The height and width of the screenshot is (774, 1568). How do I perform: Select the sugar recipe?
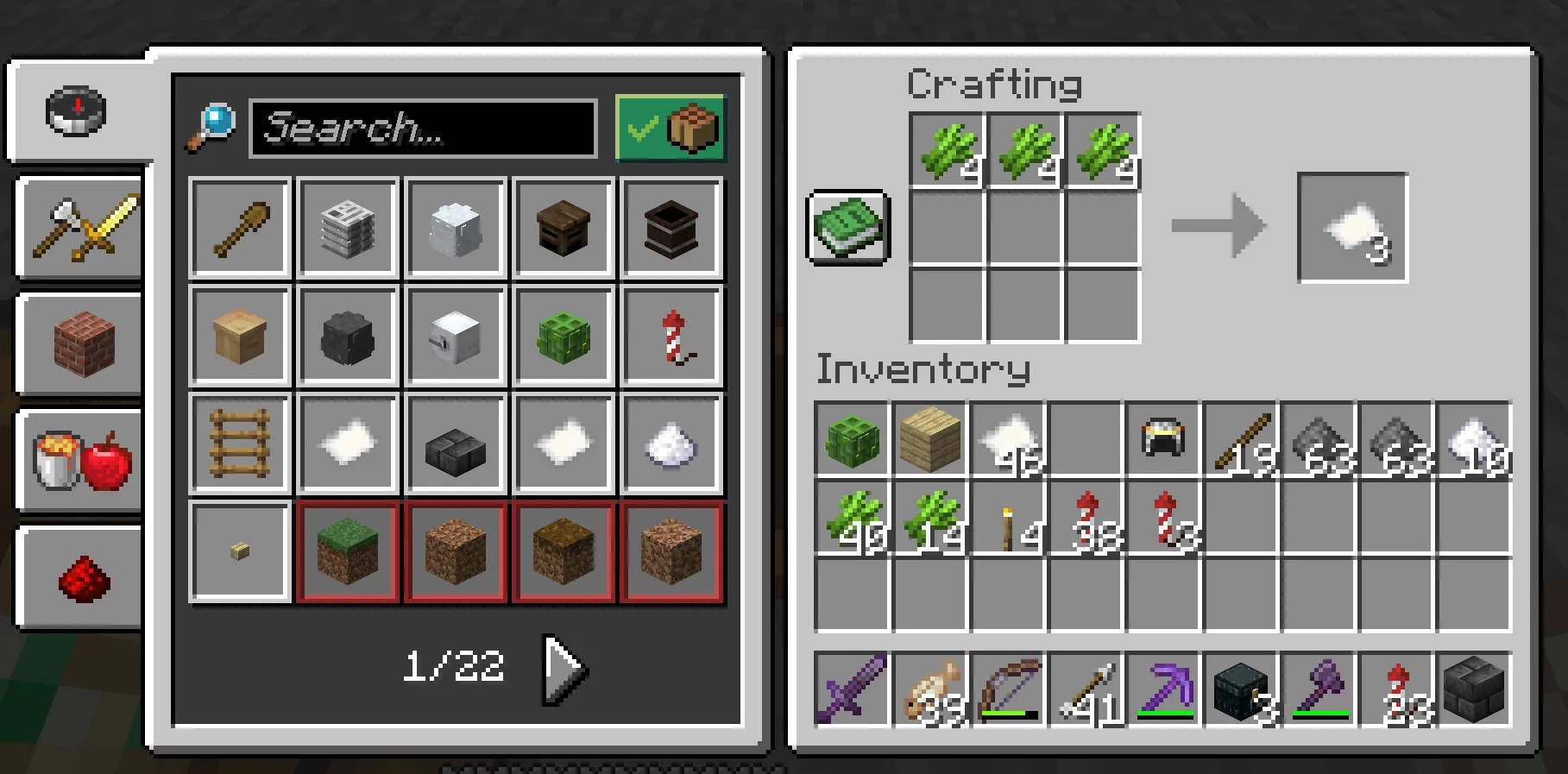click(x=671, y=444)
